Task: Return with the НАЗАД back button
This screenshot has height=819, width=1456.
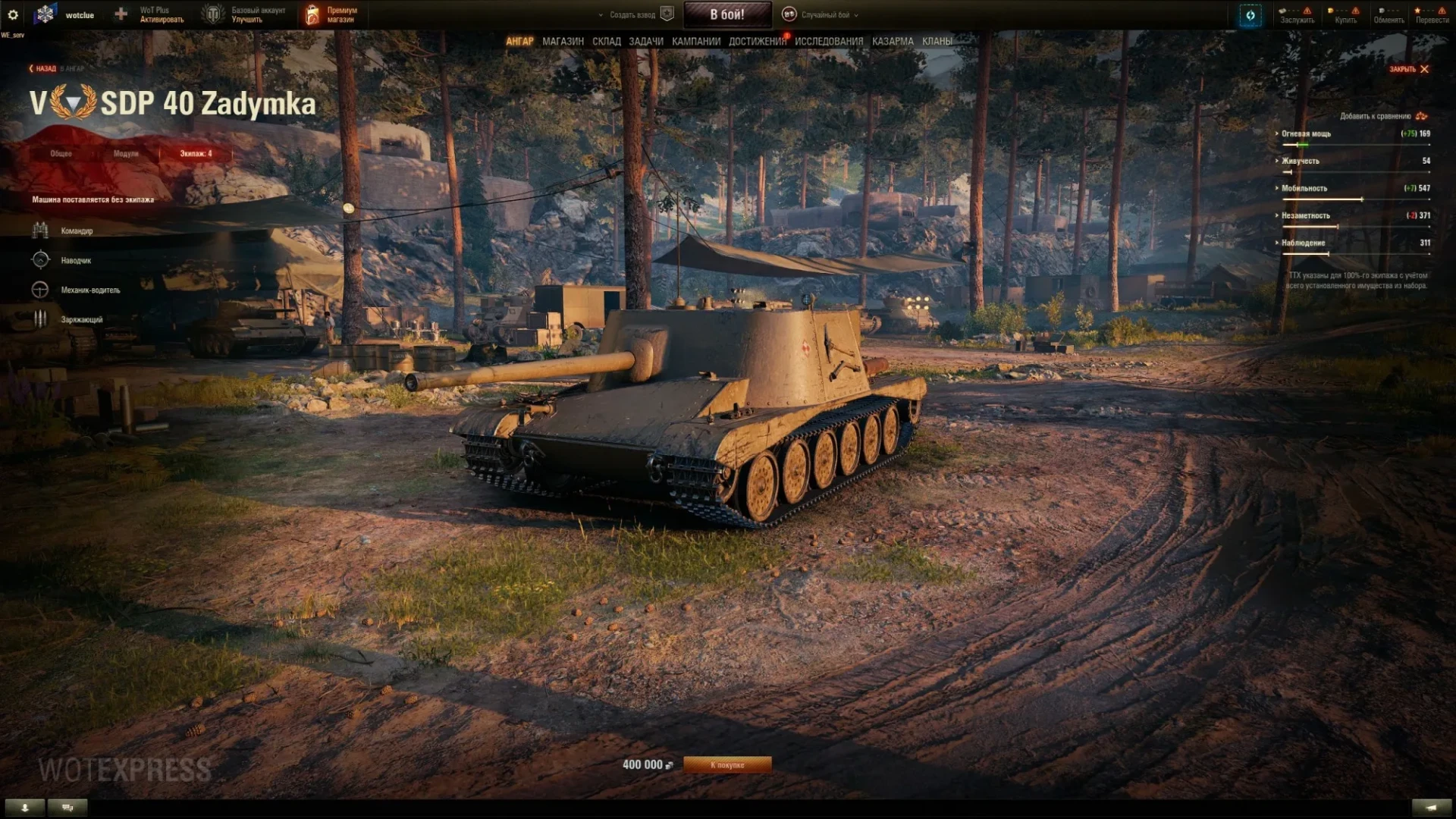Action: tap(43, 68)
